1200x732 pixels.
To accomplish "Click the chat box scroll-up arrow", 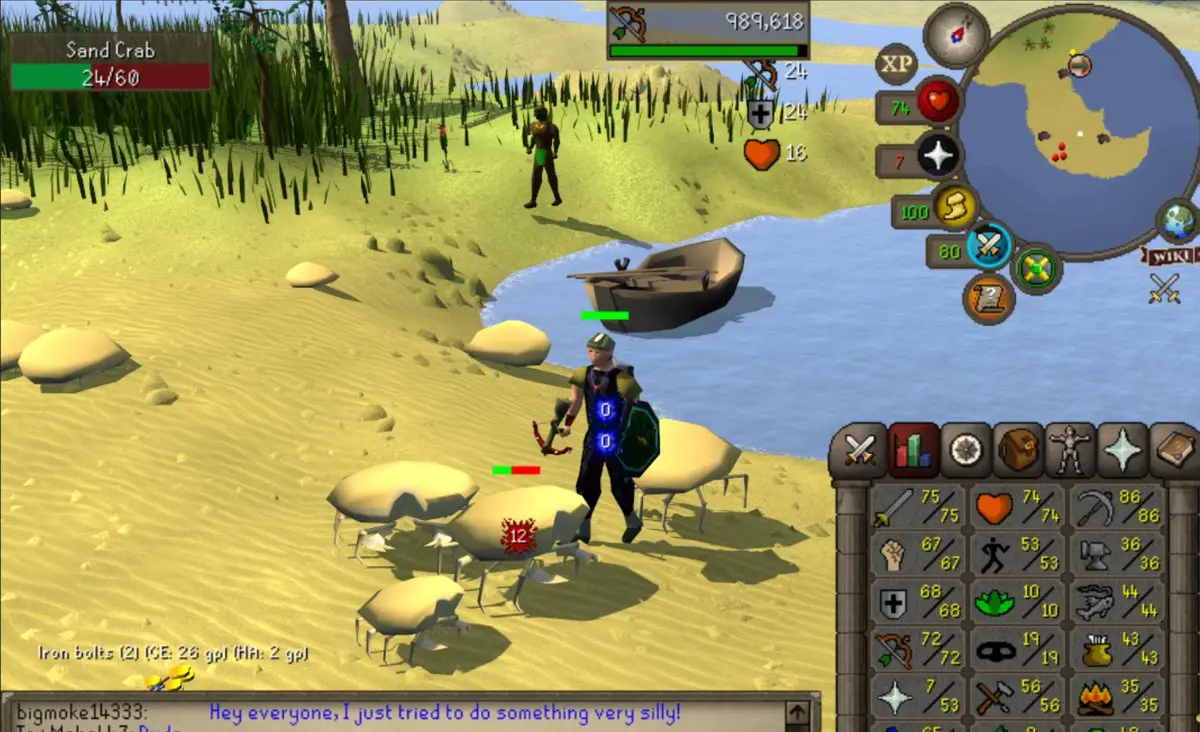I will (797, 712).
